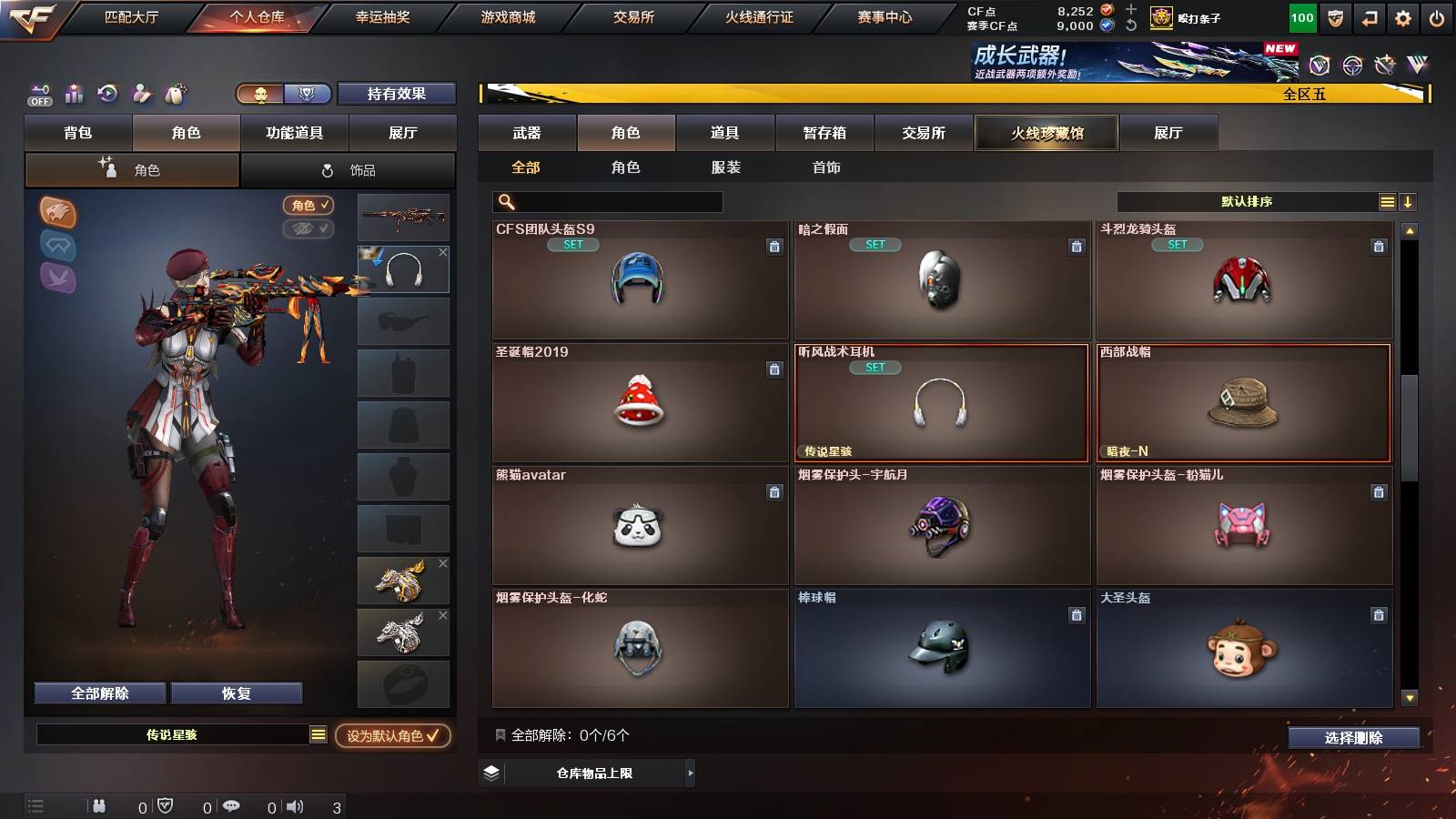
Task: Toggle the 角色 checkmark above the character model
Action: [x=309, y=206]
